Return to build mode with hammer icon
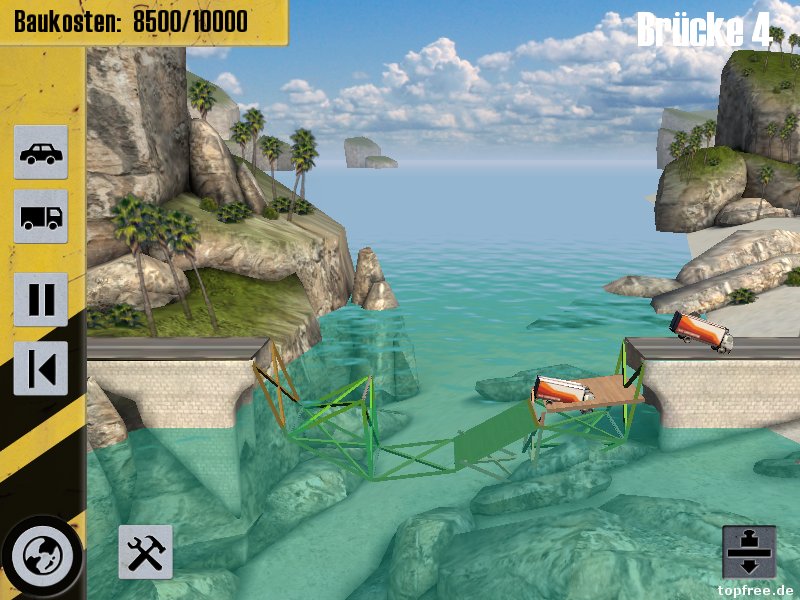800x600 pixels. (x=145, y=551)
